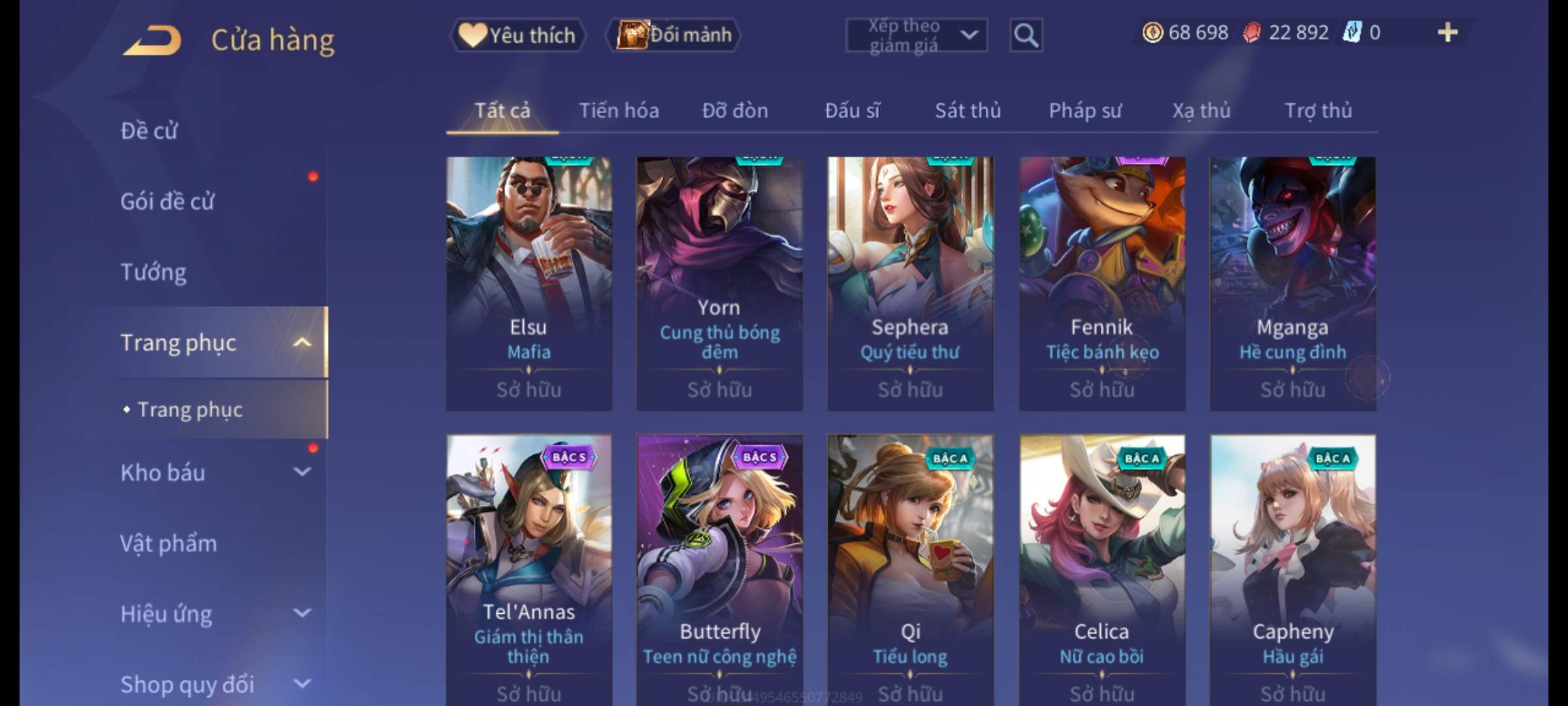Open the Đổi mảnh exchange
This screenshot has width=1568, height=706.
(x=674, y=35)
